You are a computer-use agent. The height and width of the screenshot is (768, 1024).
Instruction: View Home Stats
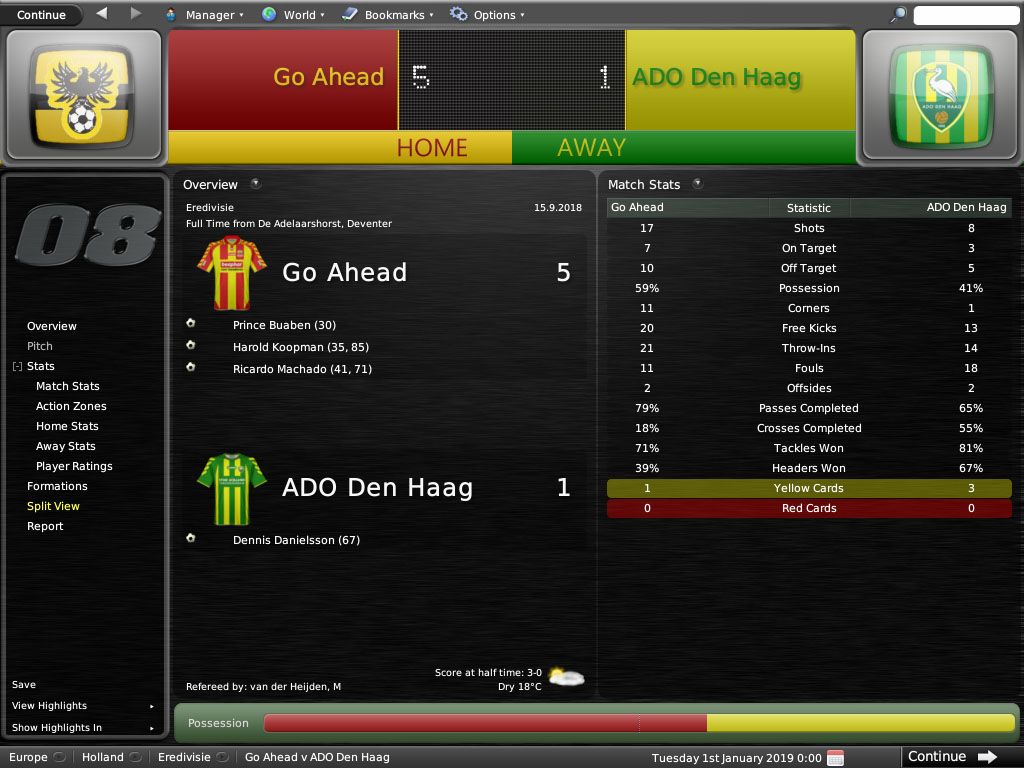click(67, 426)
